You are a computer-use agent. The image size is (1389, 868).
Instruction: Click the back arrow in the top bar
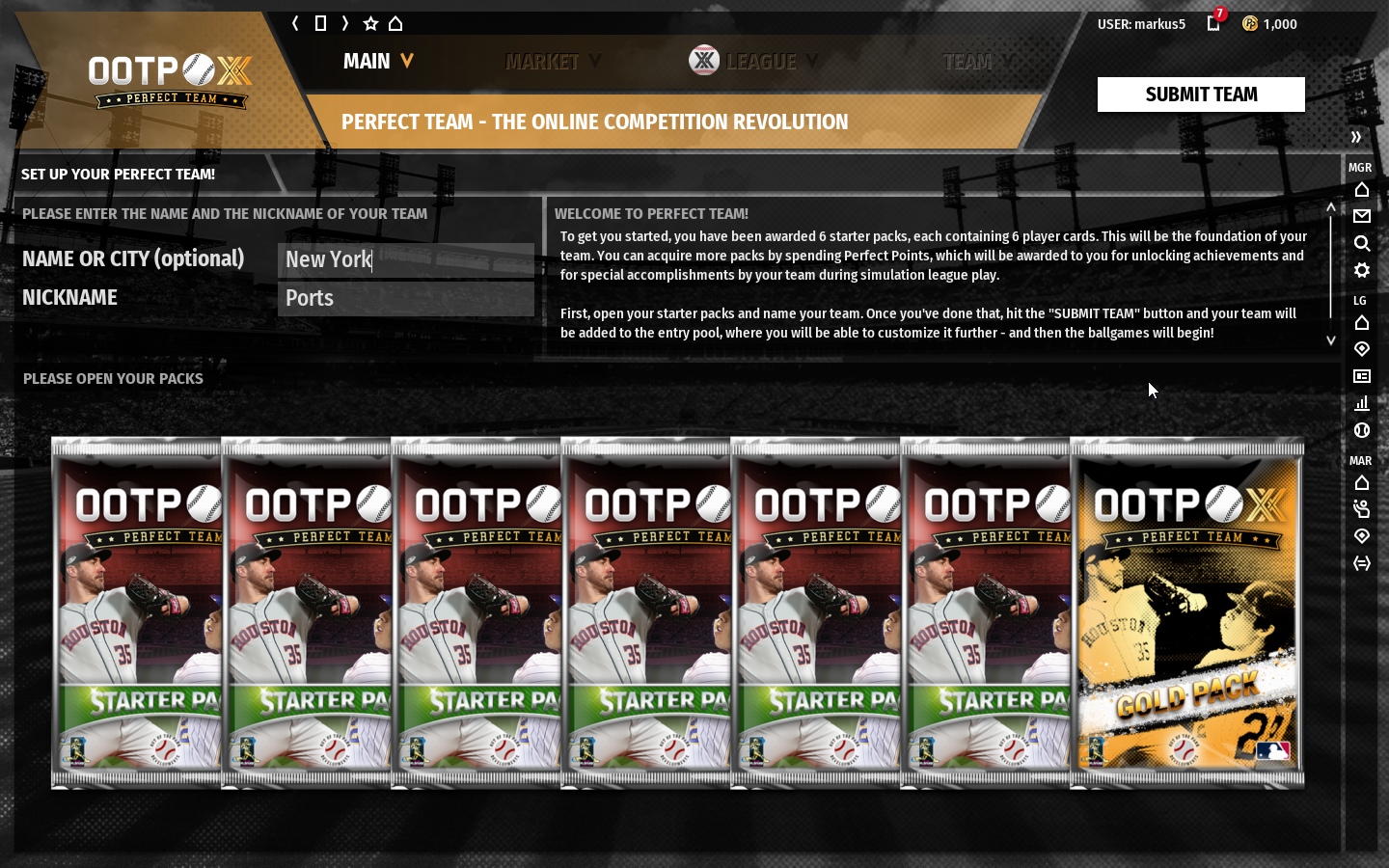[x=295, y=23]
